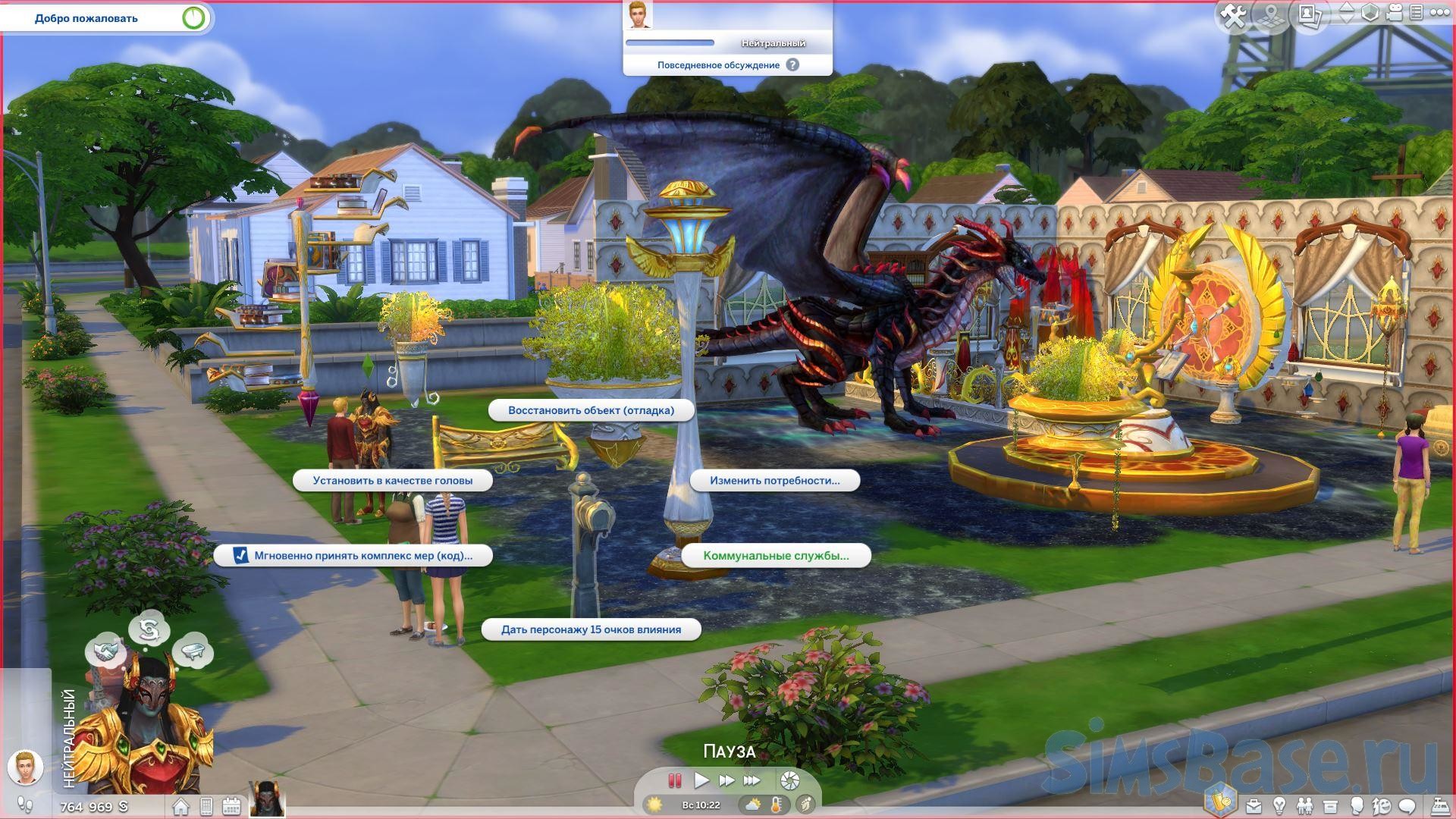This screenshot has height=819, width=1456.
Task: Open the relationships panel with two figures
Action: [x=1304, y=805]
